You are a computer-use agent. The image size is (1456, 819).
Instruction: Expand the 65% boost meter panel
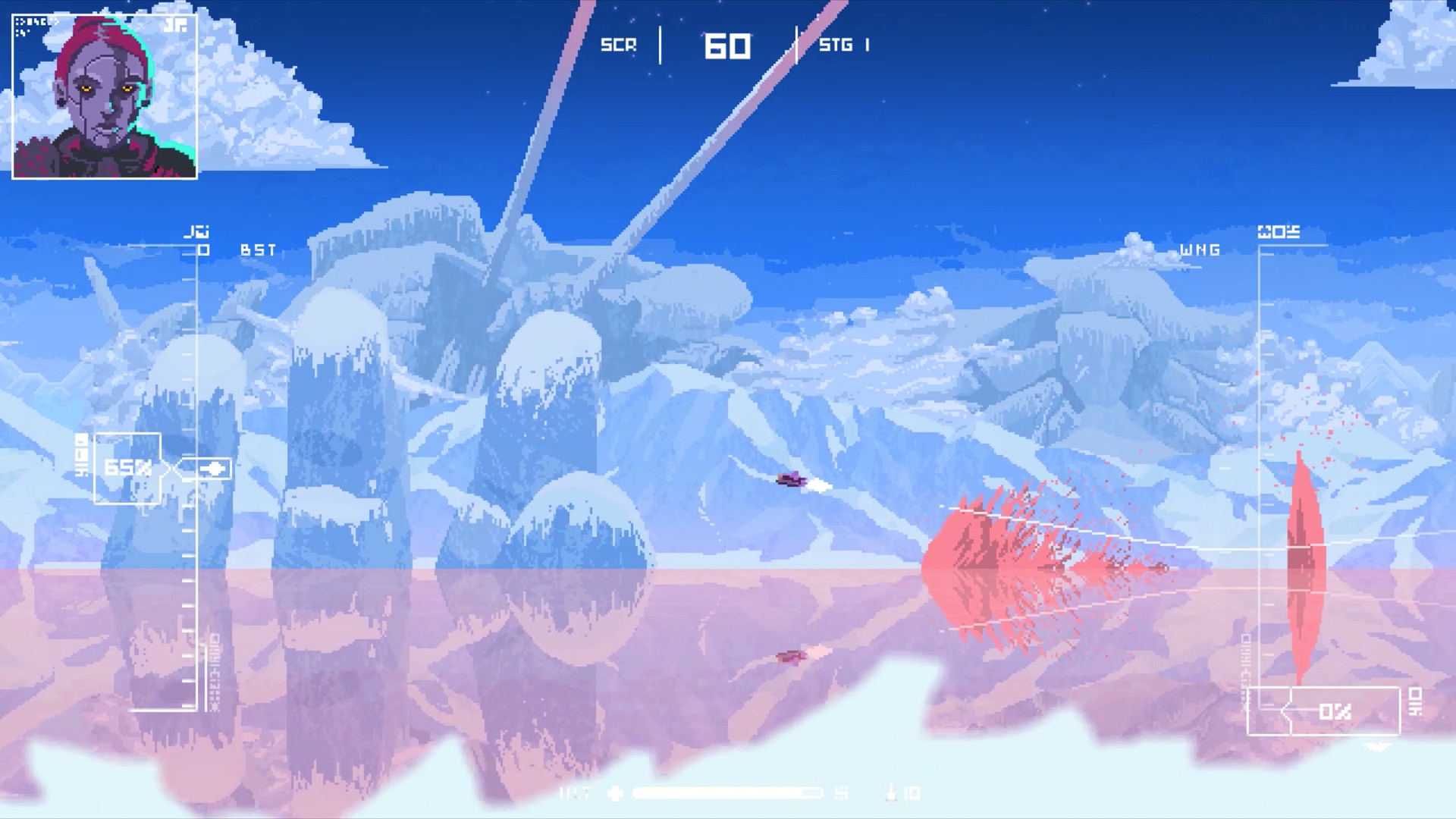[127, 469]
